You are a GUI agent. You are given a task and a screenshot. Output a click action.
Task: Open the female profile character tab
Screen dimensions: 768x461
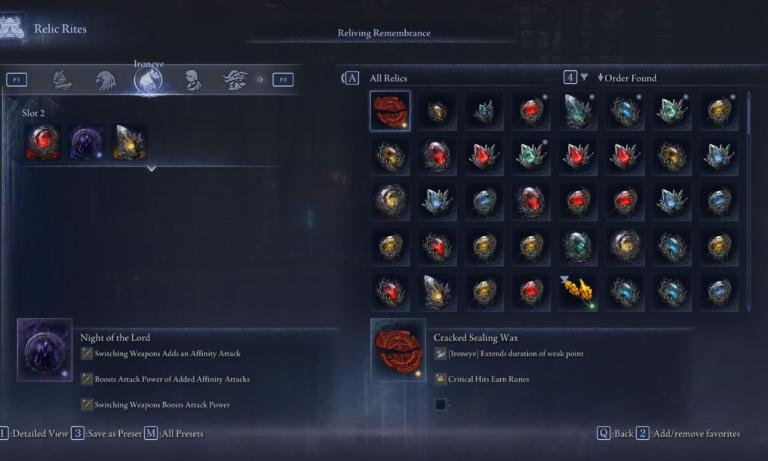tap(192, 80)
